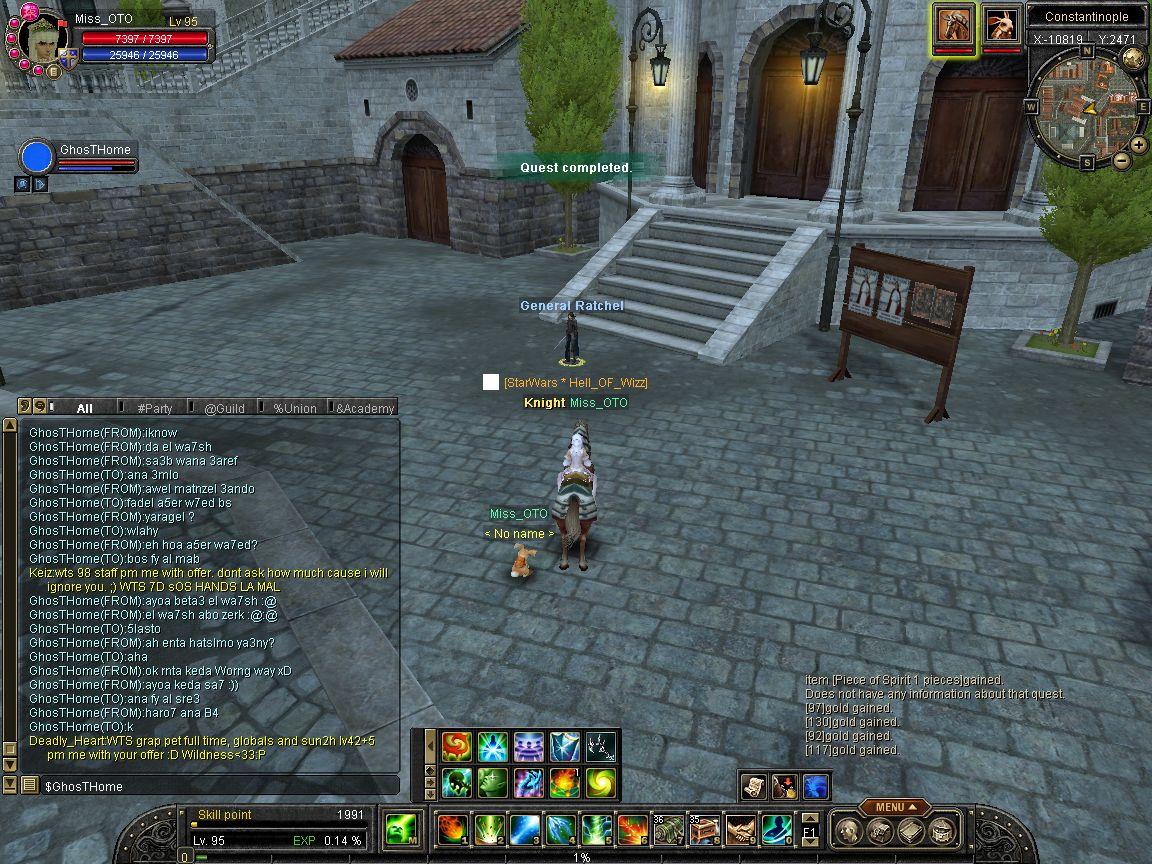This screenshot has width=1152, height=864.
Task: Open the world map globe icon
Action: [1134, 58]
